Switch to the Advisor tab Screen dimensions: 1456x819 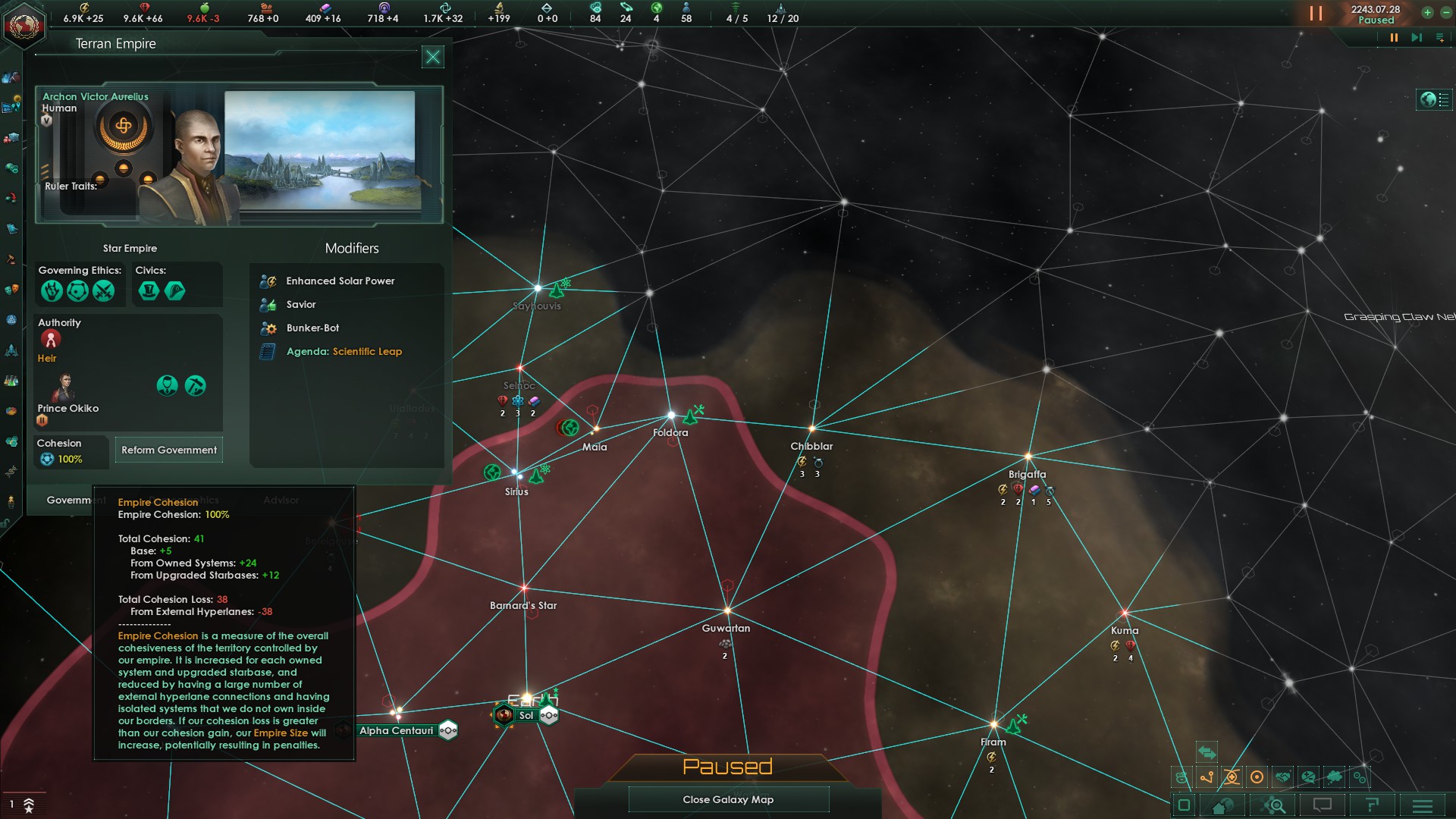pyautogui.click(x=282, y=500)
